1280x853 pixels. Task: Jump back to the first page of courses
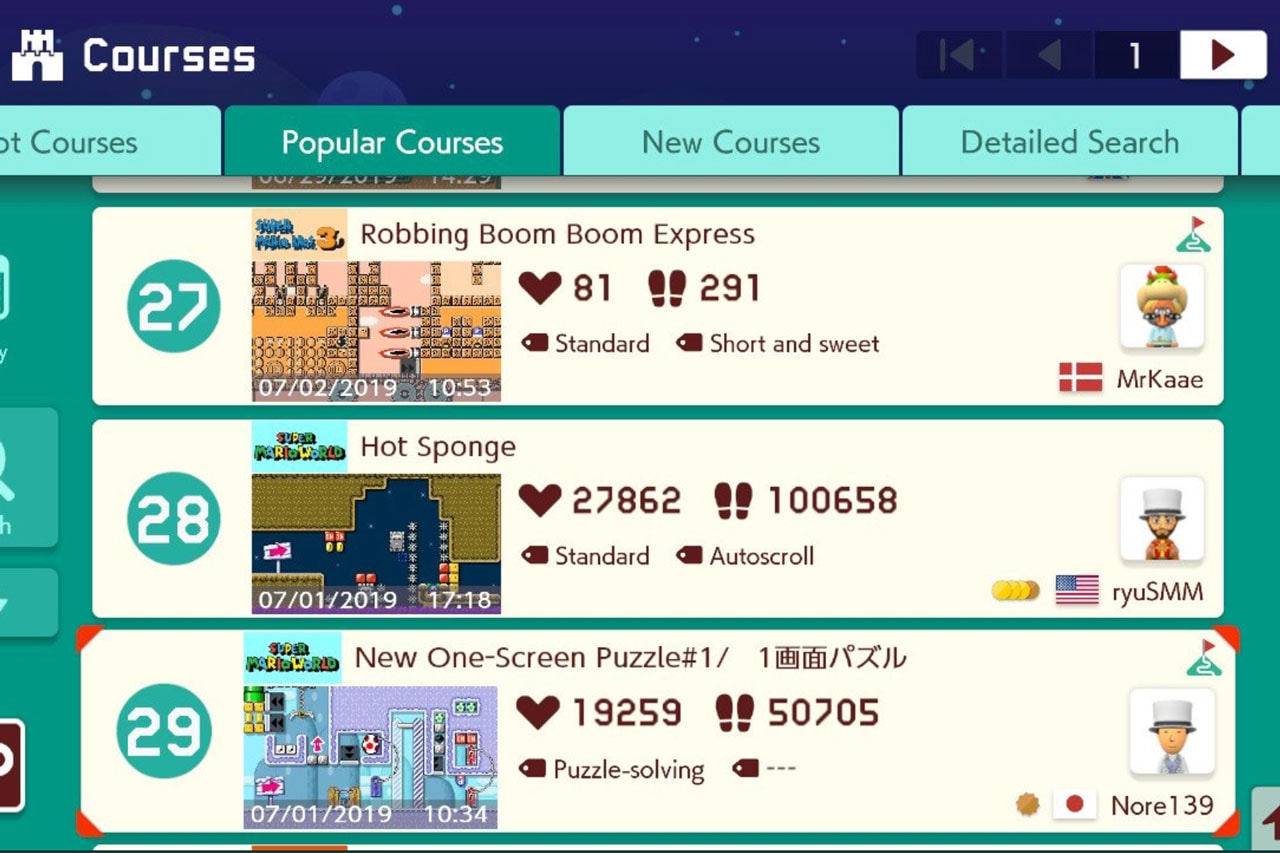coord(959,55)
